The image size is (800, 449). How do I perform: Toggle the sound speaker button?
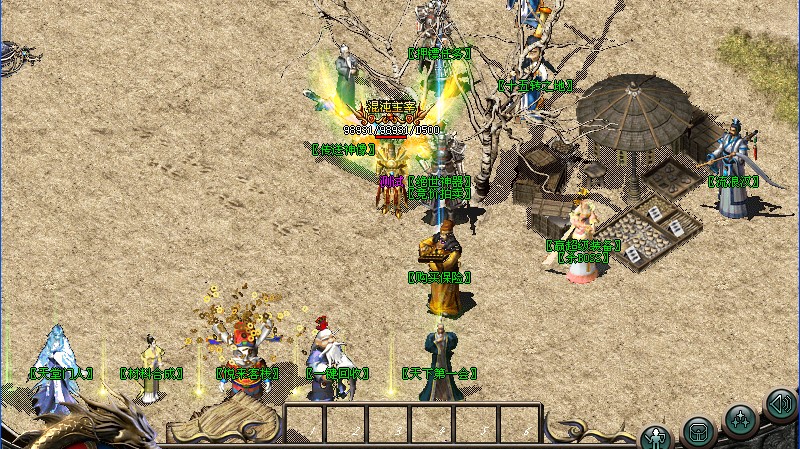coord(780,405)
